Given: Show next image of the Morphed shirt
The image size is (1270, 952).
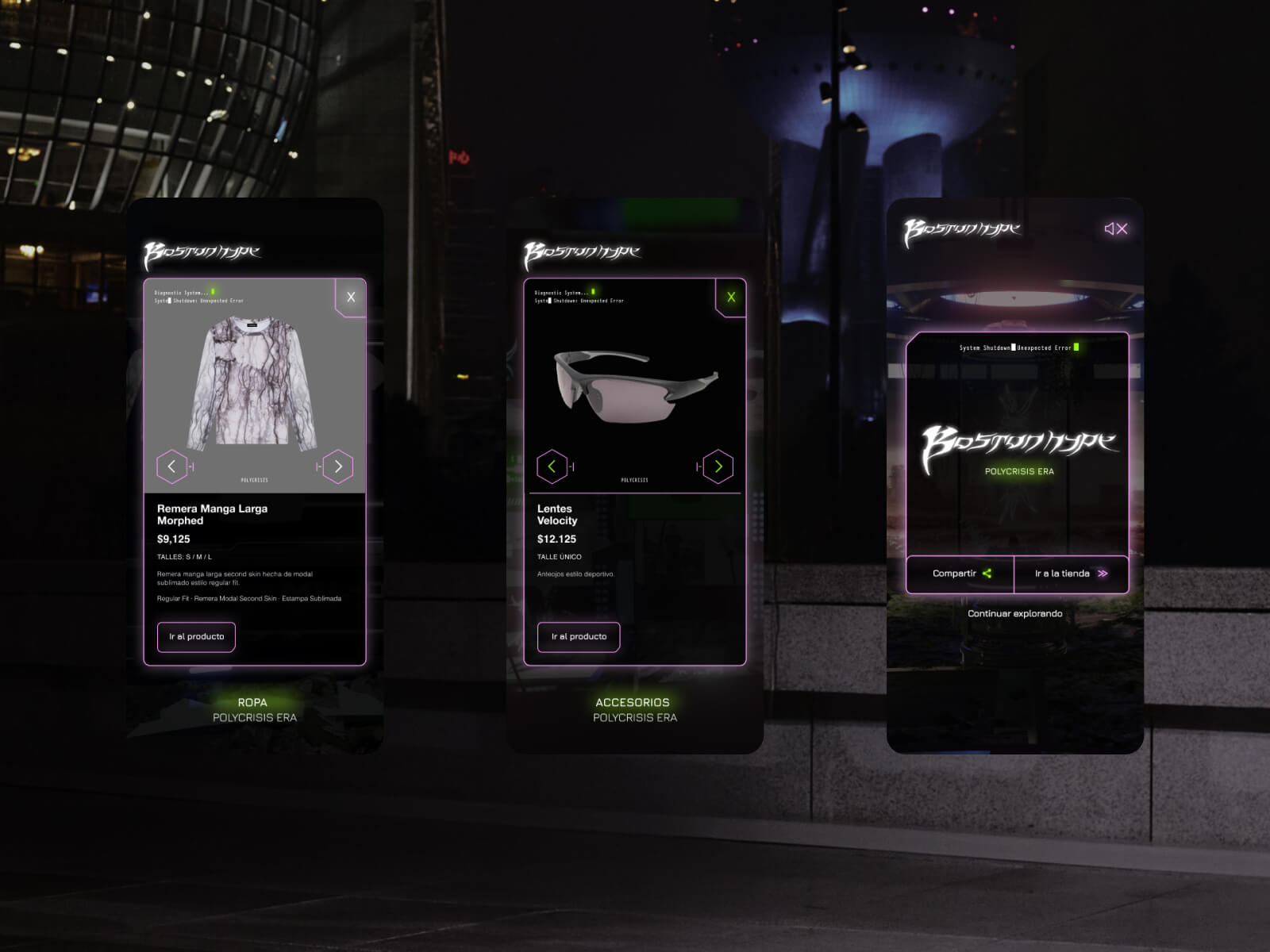Looking at the screenshot, I should click(338, 466).
